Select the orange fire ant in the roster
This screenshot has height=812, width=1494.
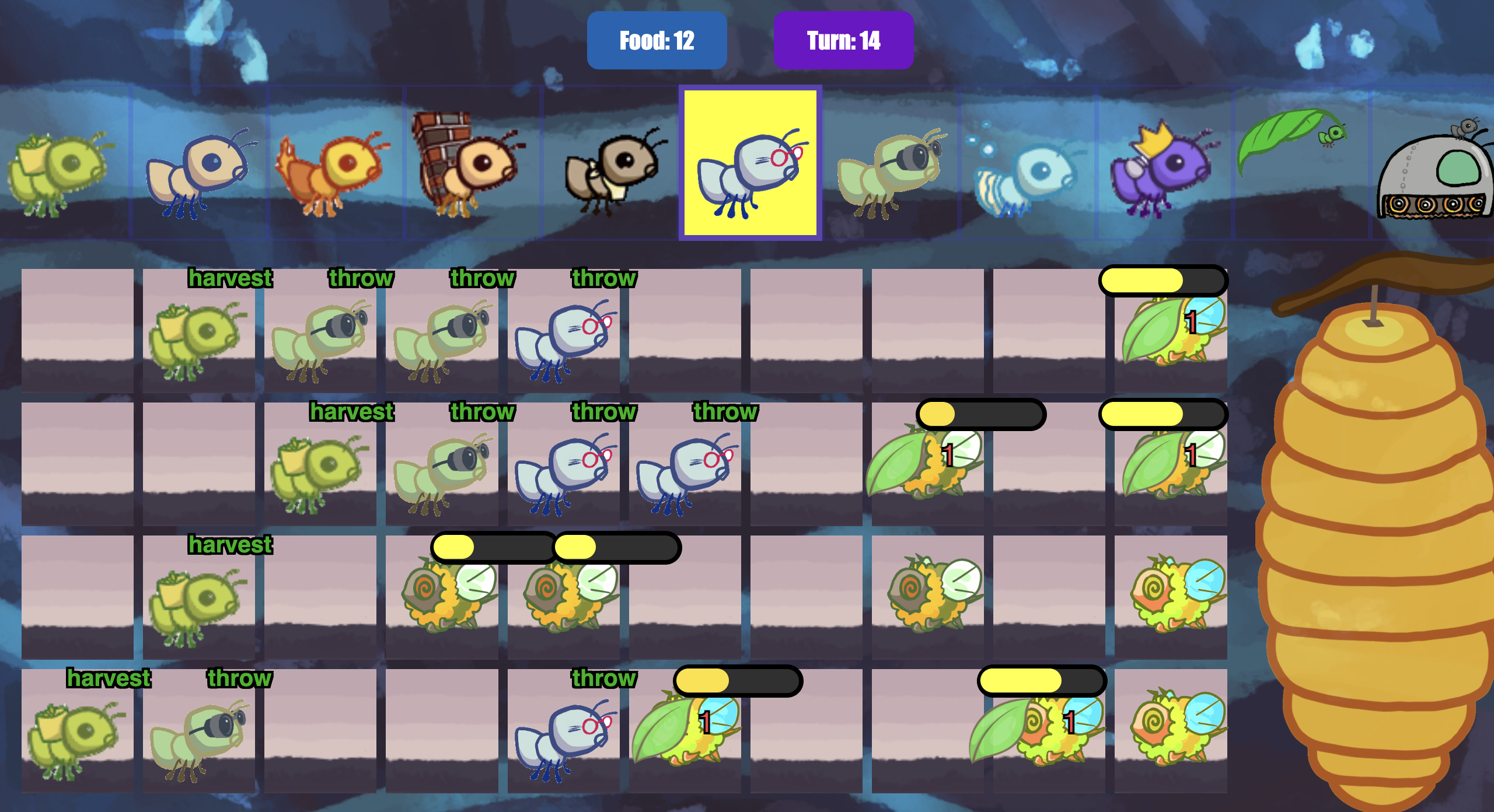pos(336,169)
